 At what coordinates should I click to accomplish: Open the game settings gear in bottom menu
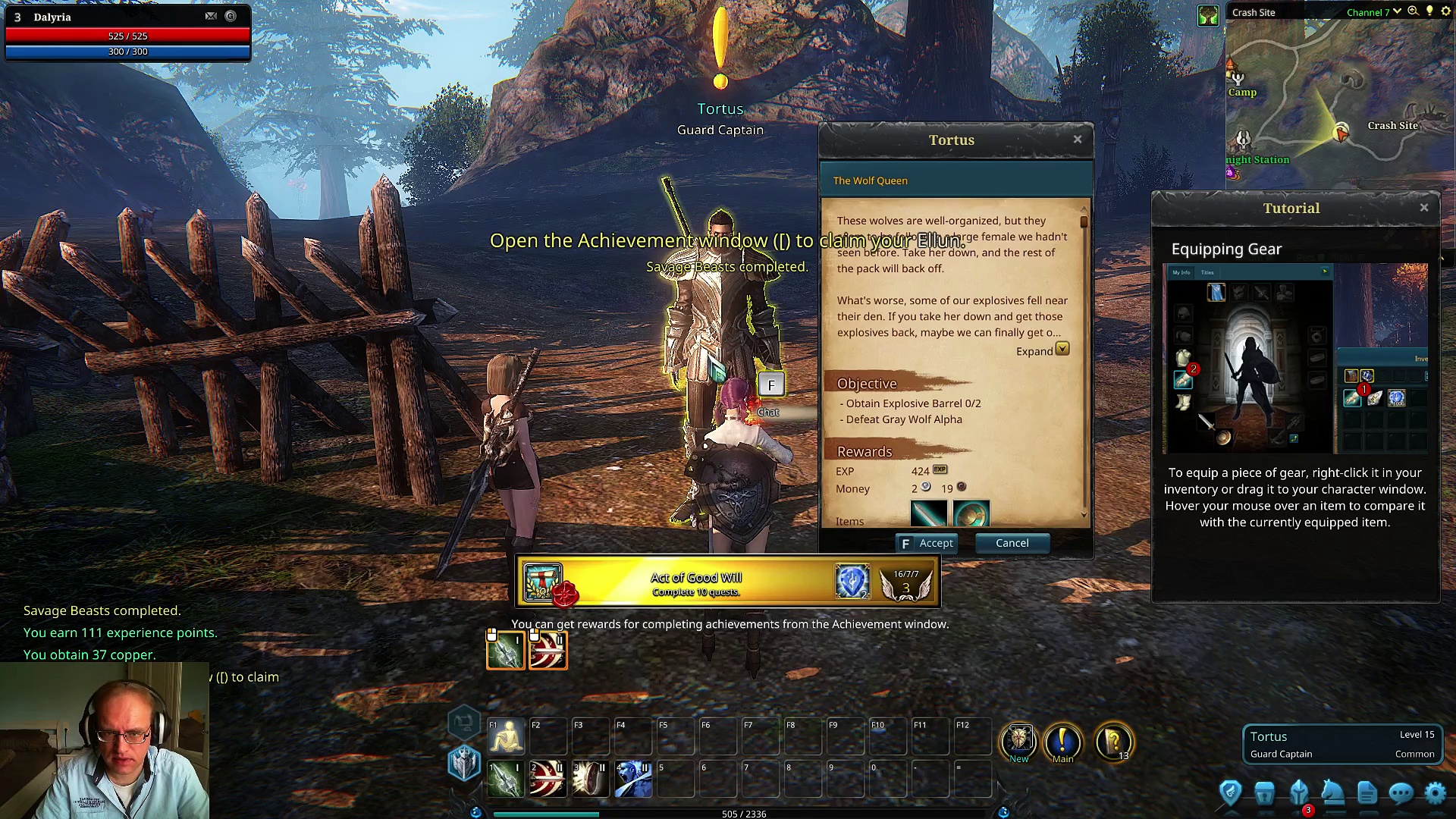coord(1436,793)
